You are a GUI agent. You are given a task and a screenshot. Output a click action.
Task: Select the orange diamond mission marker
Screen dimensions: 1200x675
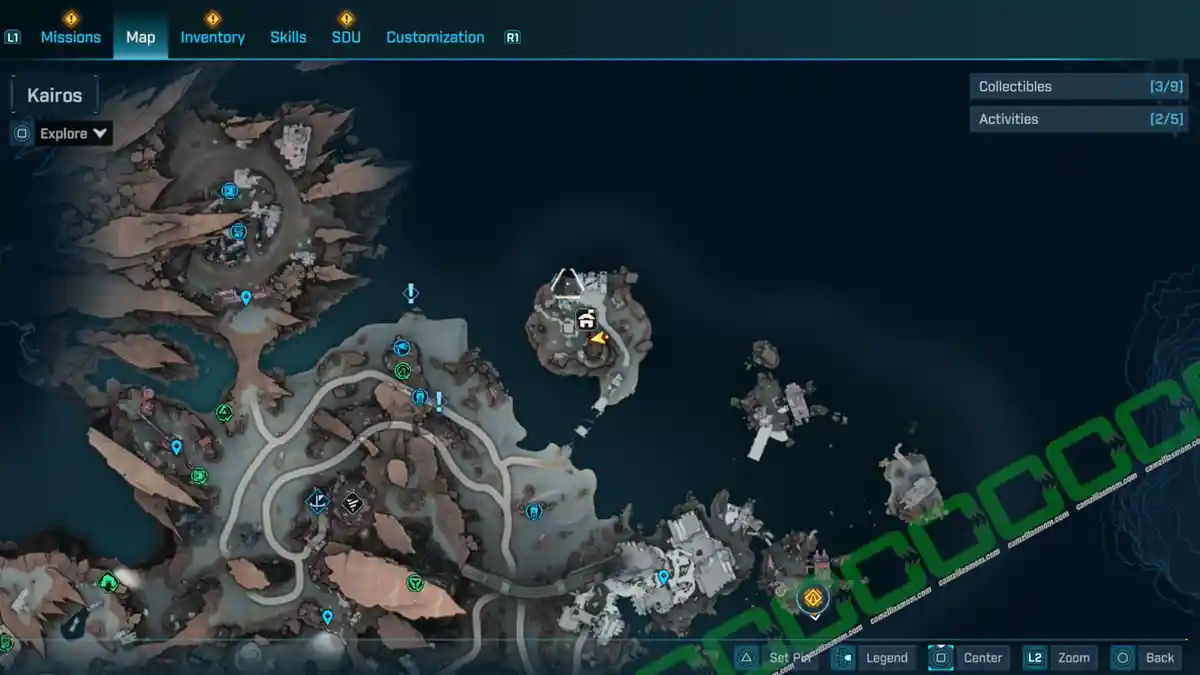click(x=813, y=598)
